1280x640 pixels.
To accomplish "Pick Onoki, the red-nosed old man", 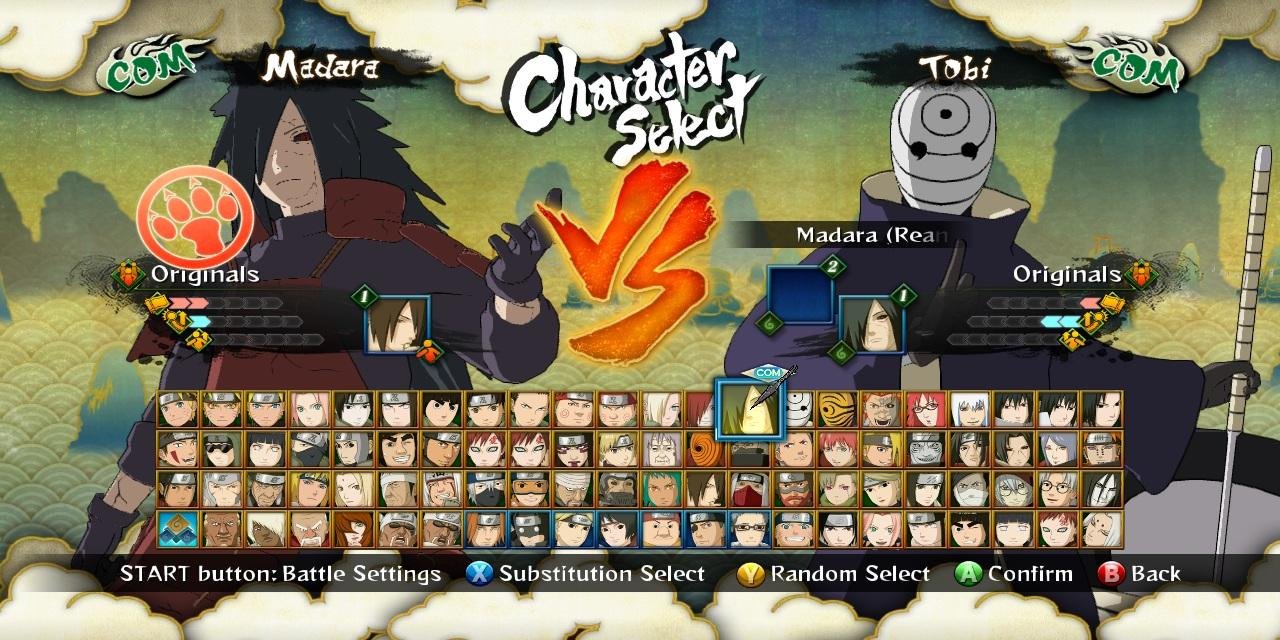I will click(310, 529).
